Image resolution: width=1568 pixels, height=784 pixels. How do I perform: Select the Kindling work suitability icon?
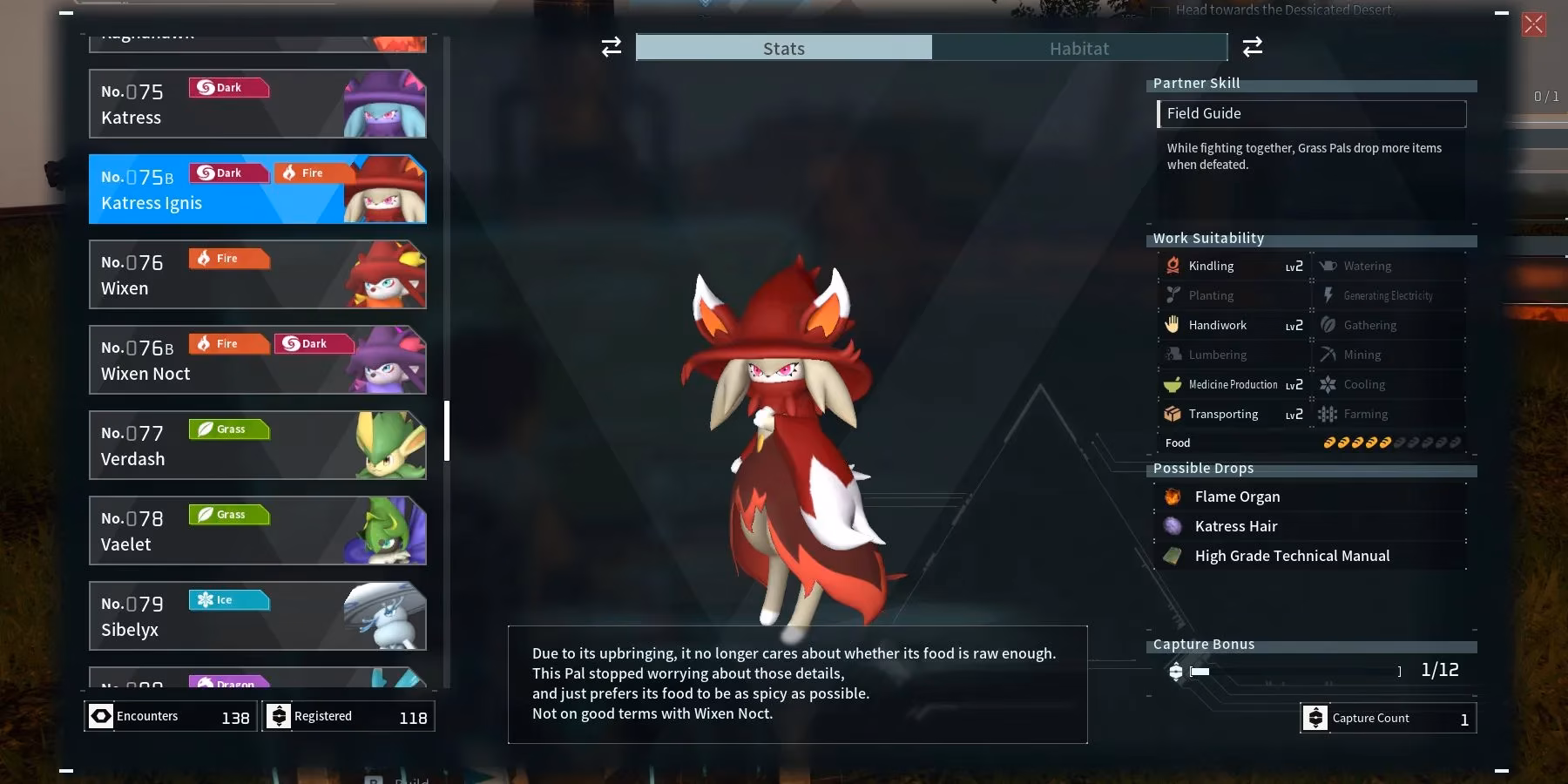pyautogui.click(x=1174, y=266)
